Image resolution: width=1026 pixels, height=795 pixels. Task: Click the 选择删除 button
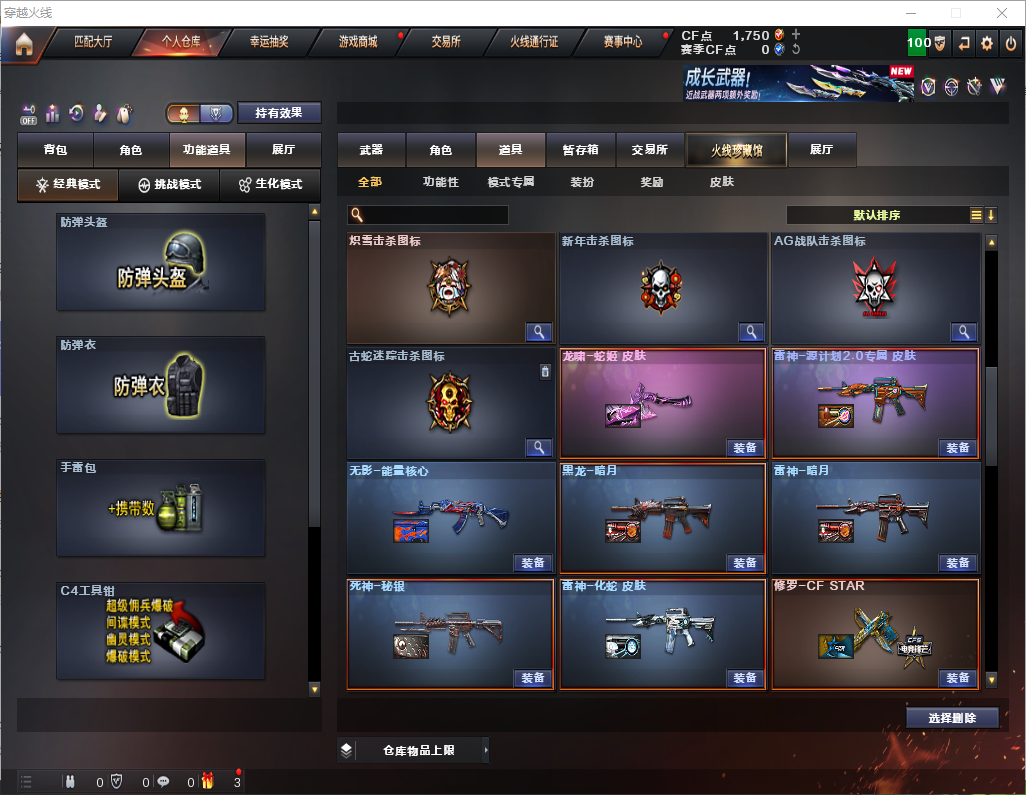tap(951, 718)
